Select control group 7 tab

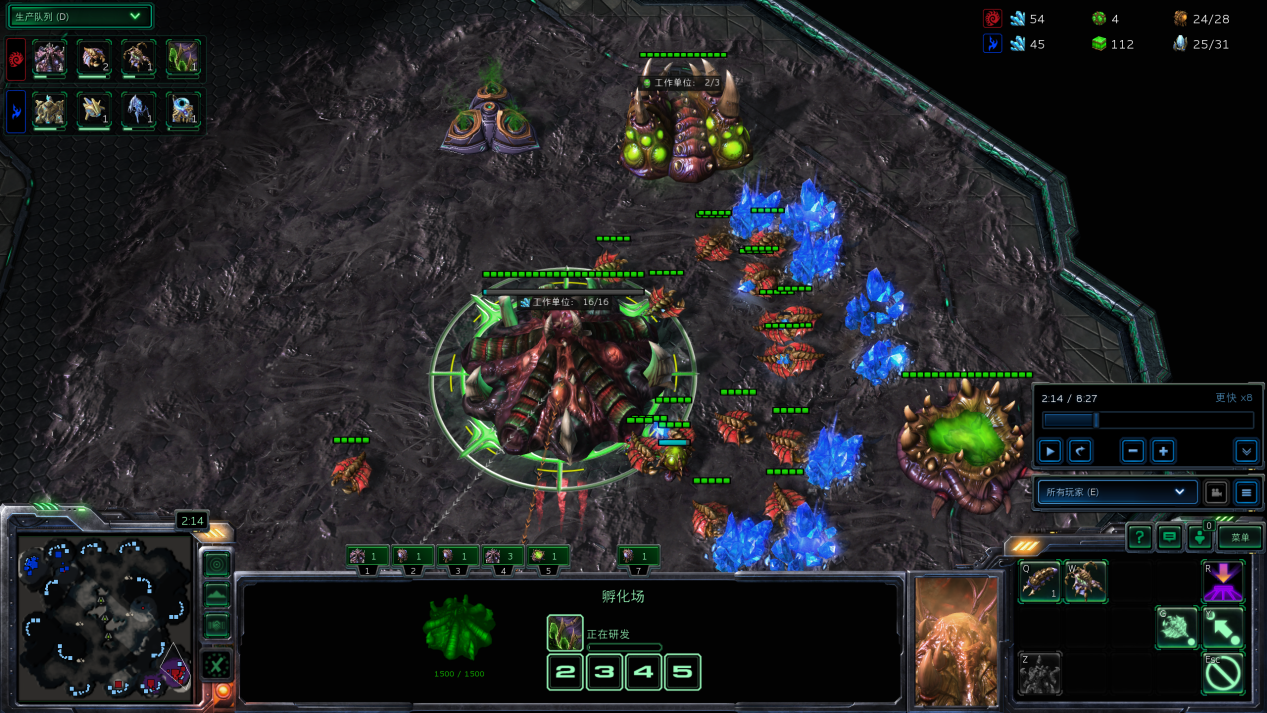[x=638, y=556]
